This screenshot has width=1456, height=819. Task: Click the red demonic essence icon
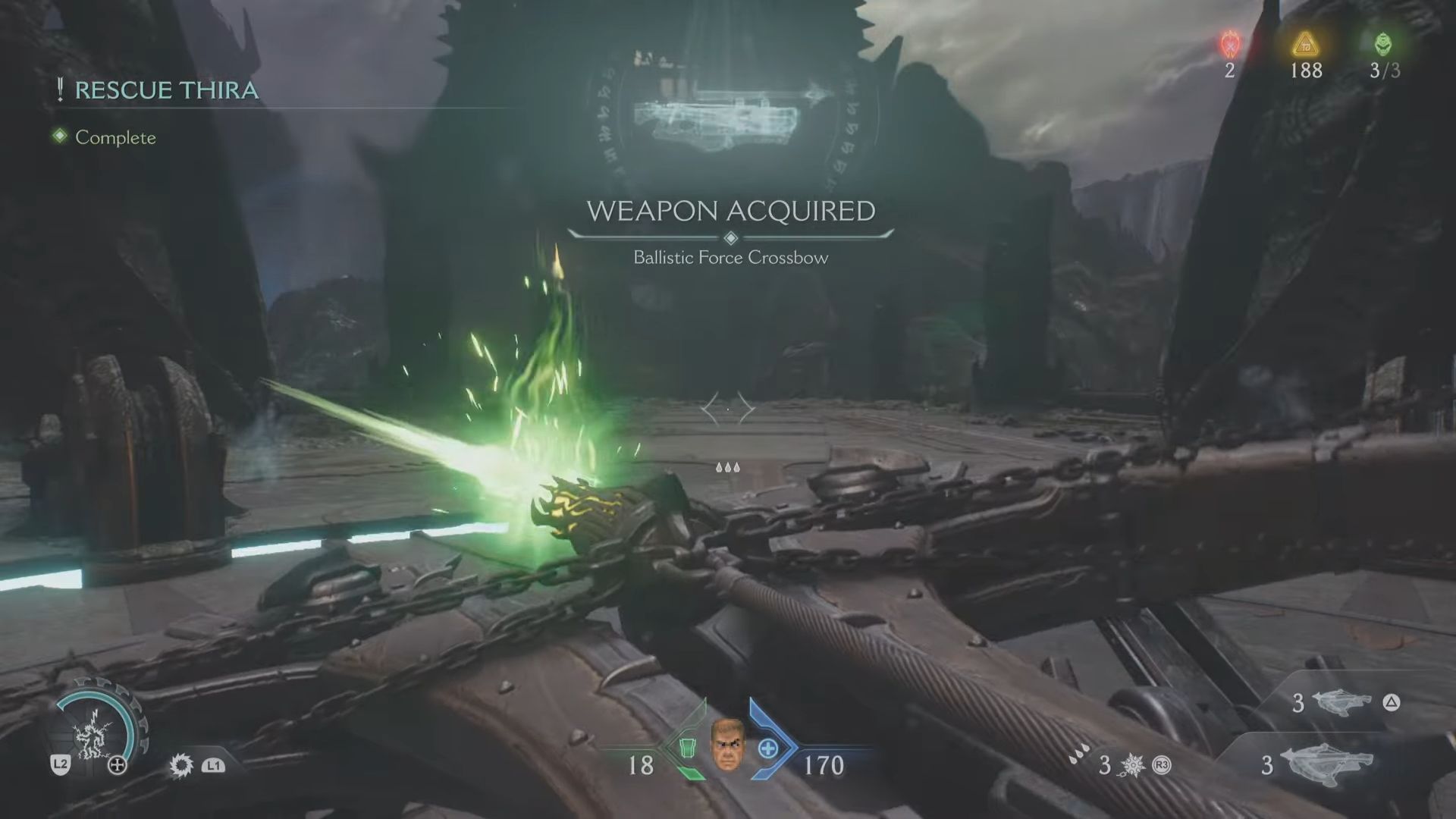click(x=1229, y=45)
